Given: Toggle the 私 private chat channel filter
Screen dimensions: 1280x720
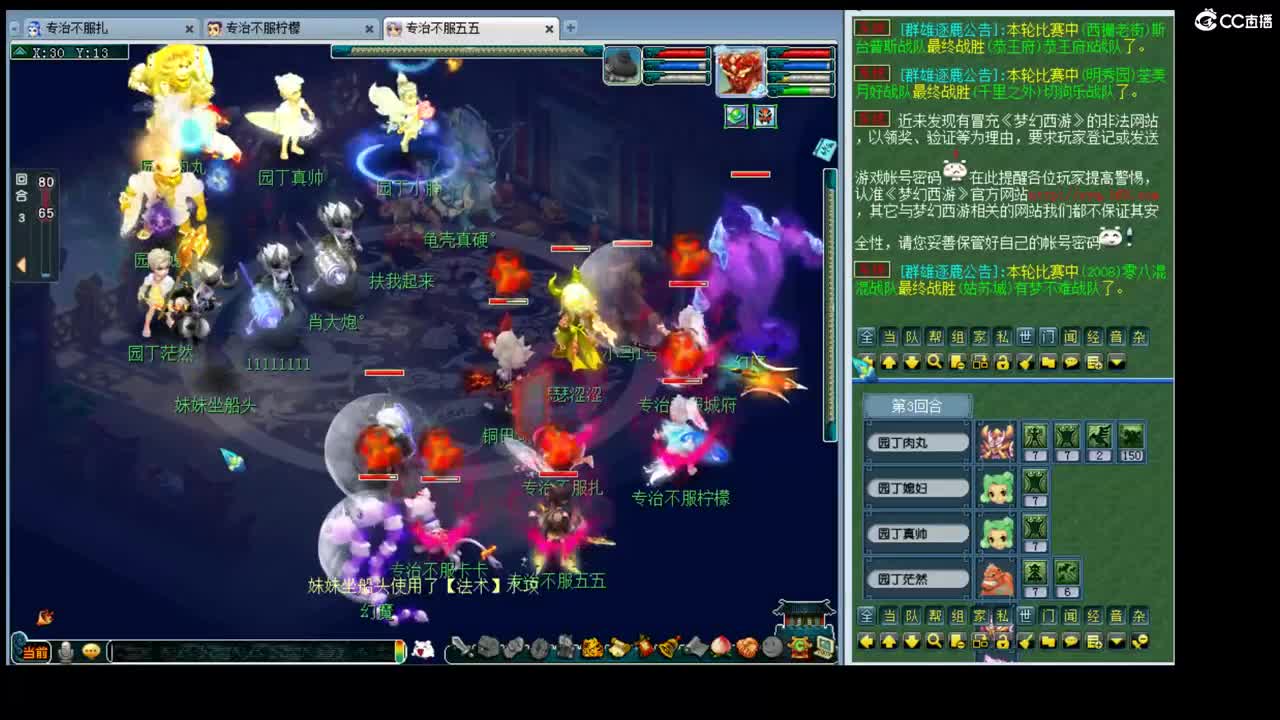Looking at the screenshot, I should pos(1001,337).
